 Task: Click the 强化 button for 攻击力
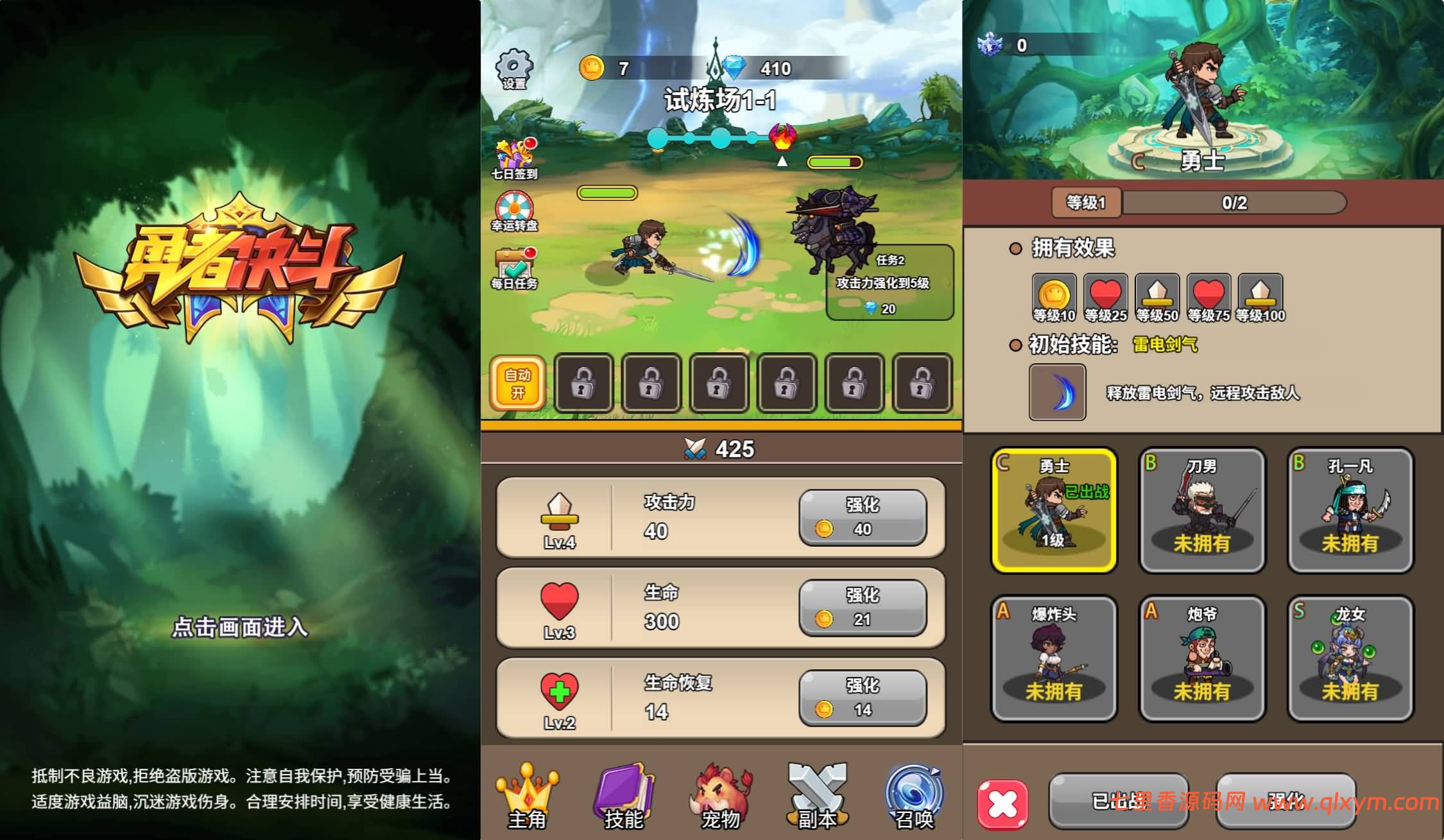click(863, 518)
